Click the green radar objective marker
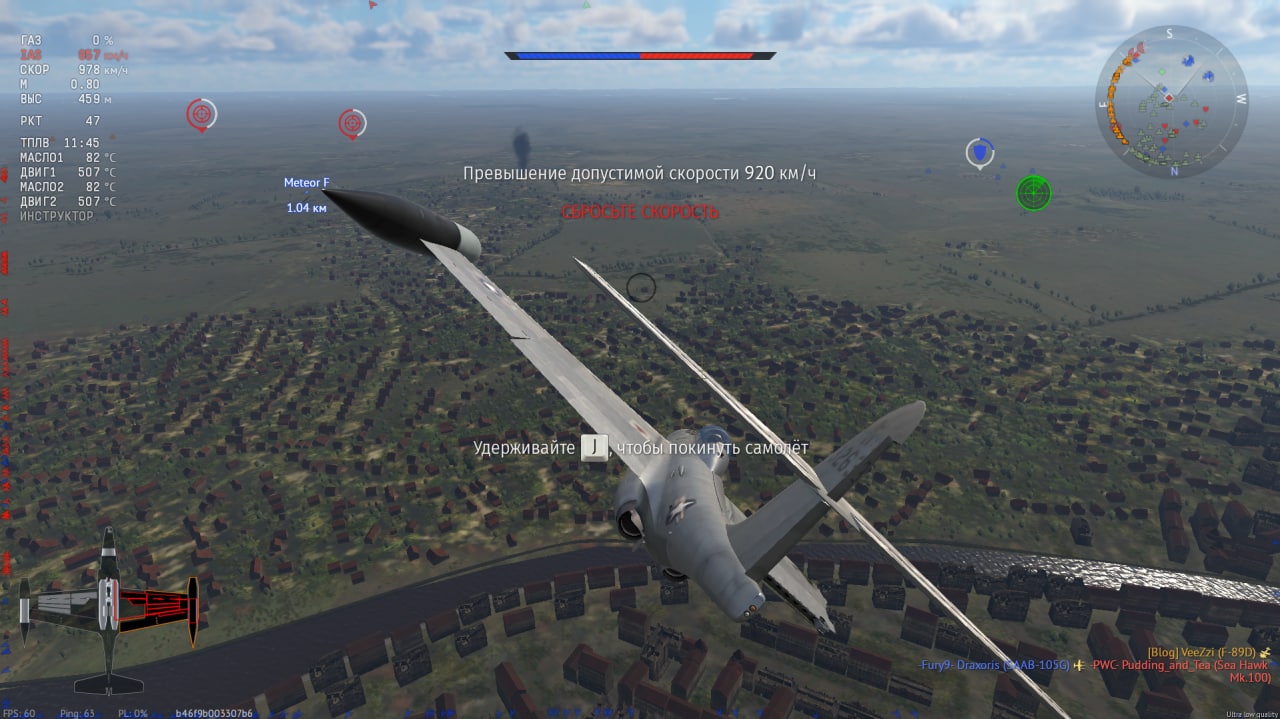 pyautogui.click(x=1033, y=193)
